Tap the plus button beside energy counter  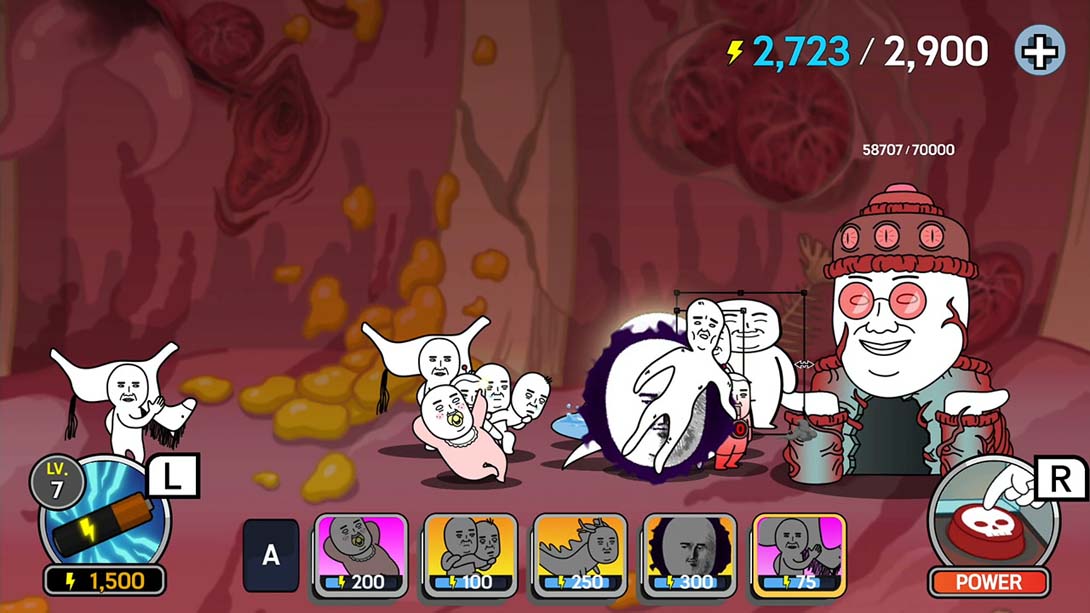click(x=1039, y=51)
